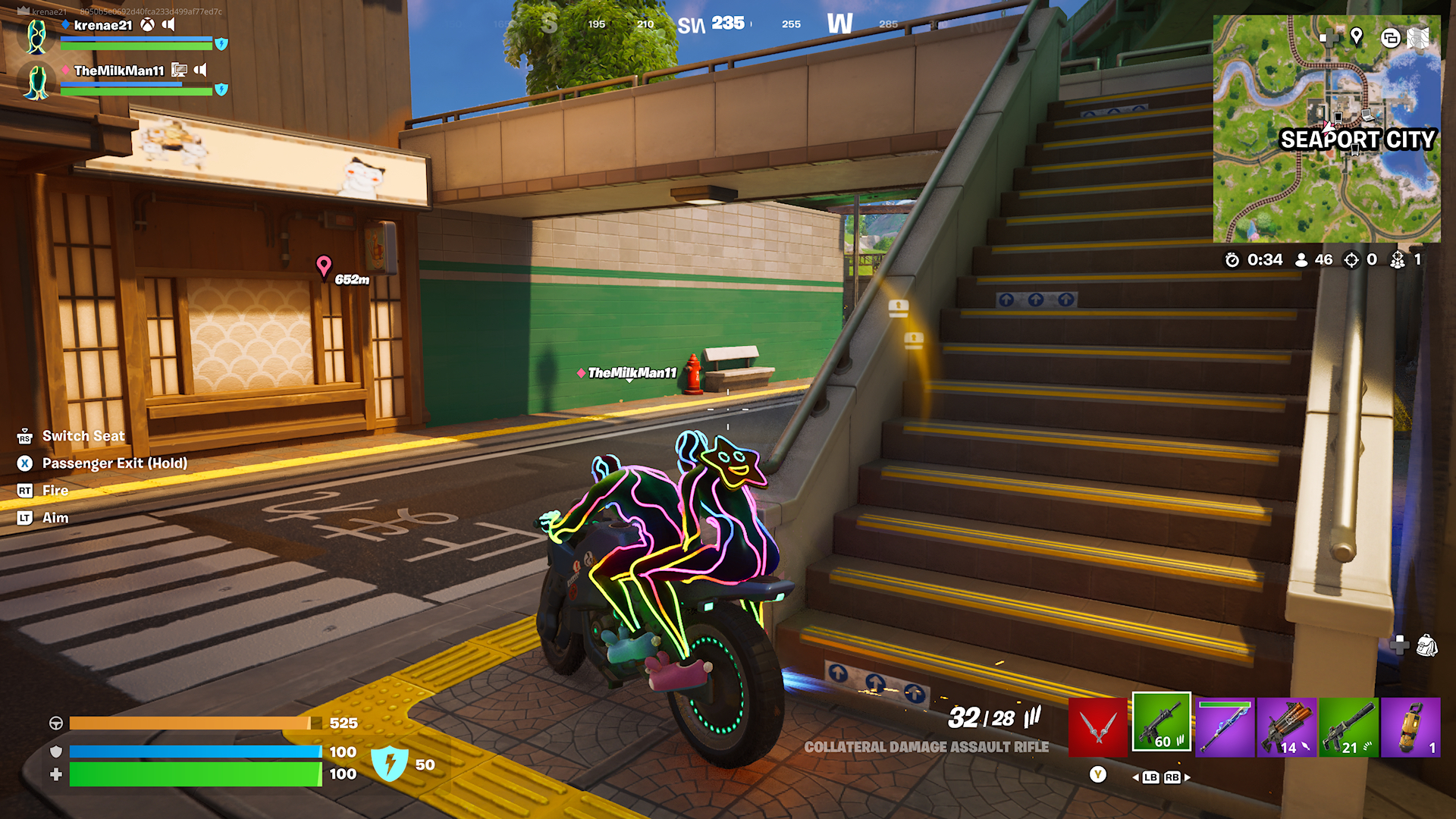This screenshot has height=819, width=1456.
Task: Click the map pin icon above minimap
Action: coord(1357,36)
